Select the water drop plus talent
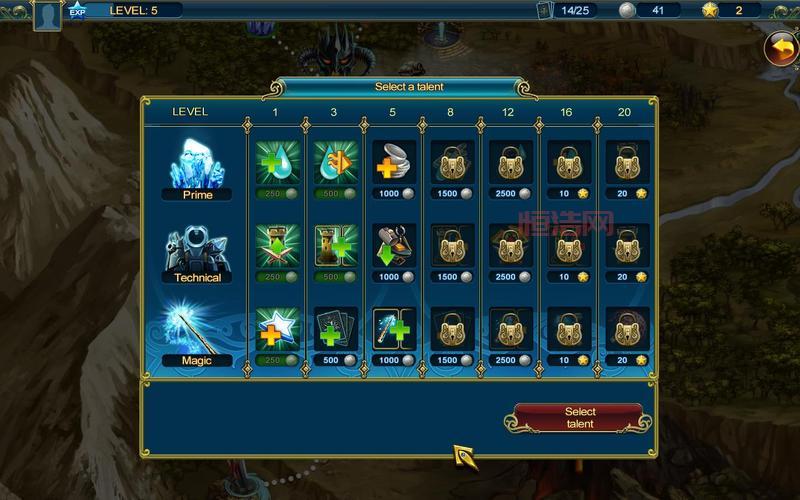Viewport: 800px width, 500px height. pyautogui.click(x=276, y=162)
